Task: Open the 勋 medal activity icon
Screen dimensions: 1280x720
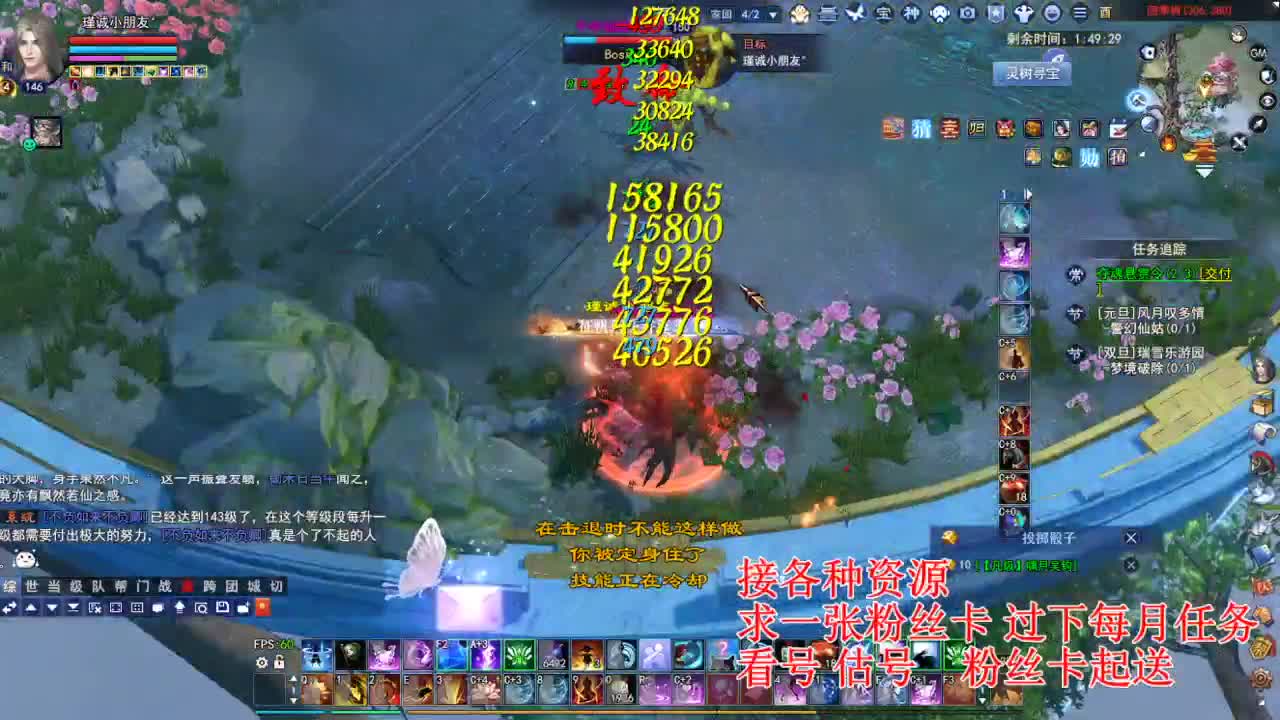Action: coord(1089,157)
